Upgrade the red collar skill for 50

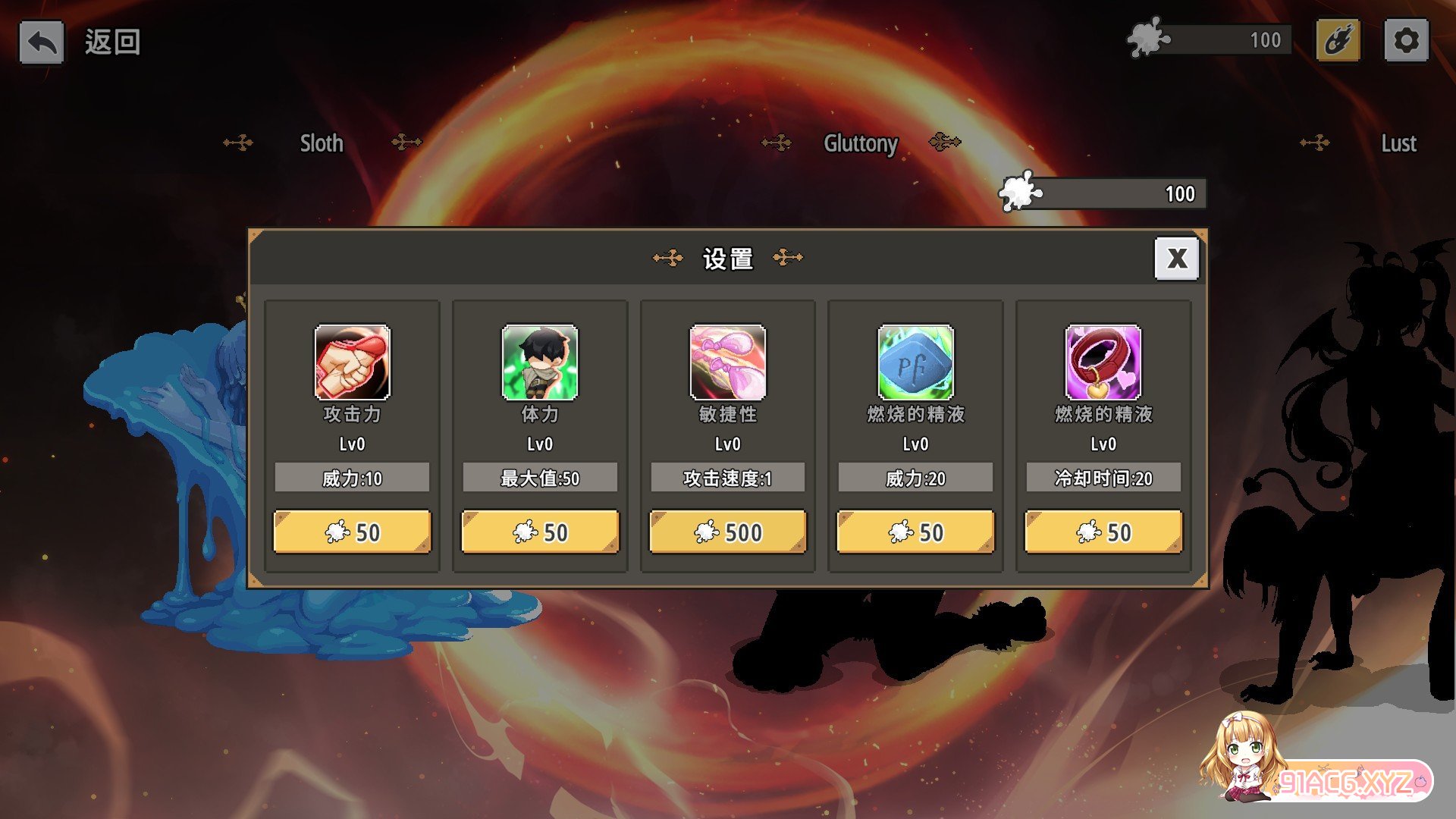(x=1103, y=532)
